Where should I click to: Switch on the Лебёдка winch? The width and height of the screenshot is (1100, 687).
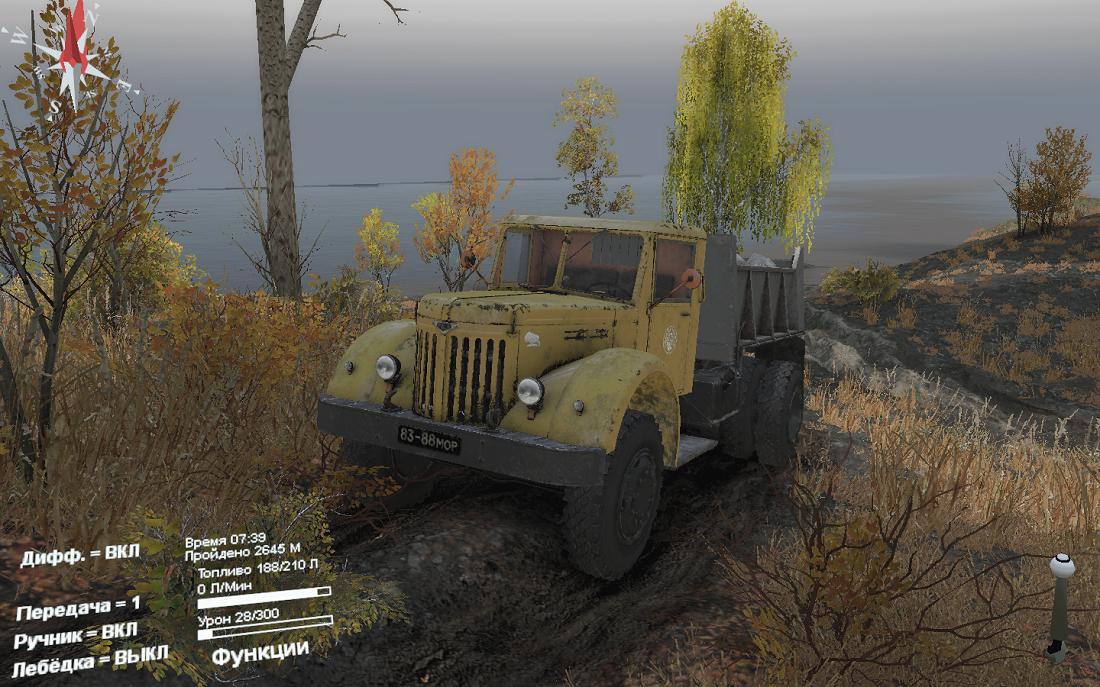pyautogui.click(x=90, y=659)
